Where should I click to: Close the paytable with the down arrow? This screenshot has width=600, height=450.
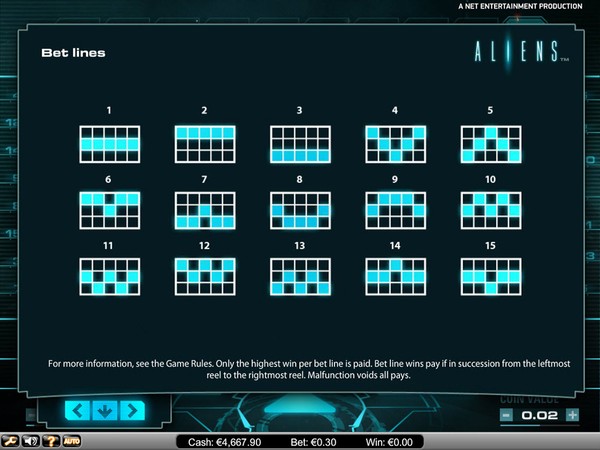coord(106,409)
